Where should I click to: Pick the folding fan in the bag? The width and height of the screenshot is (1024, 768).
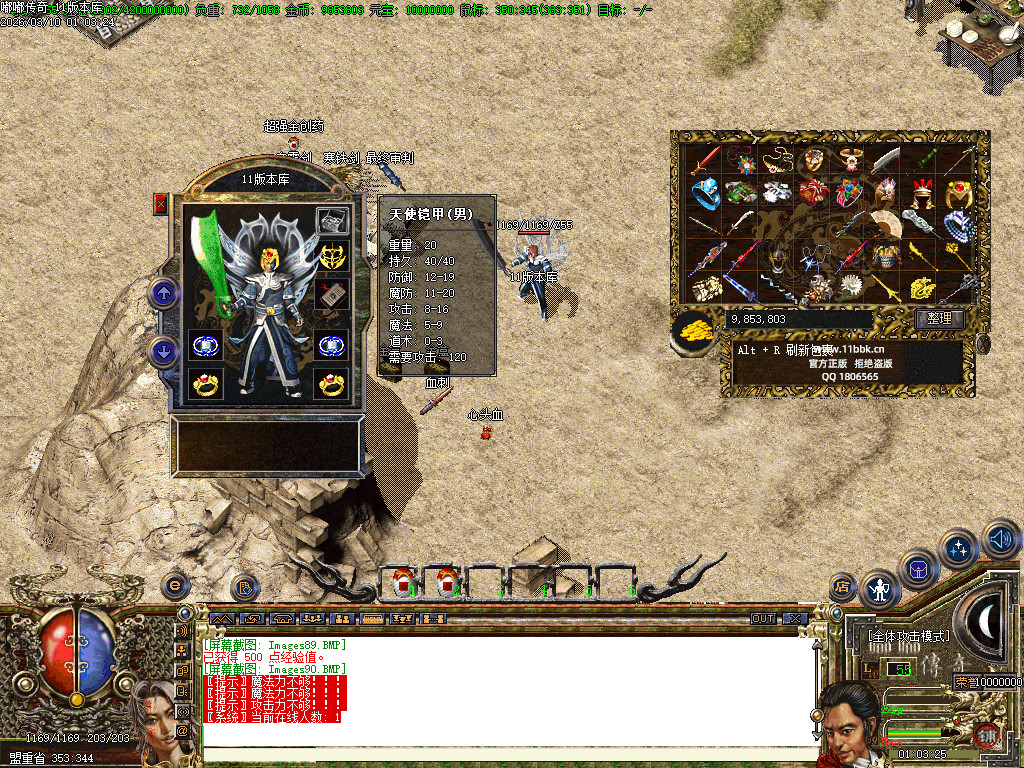click(x=886, y=223)
